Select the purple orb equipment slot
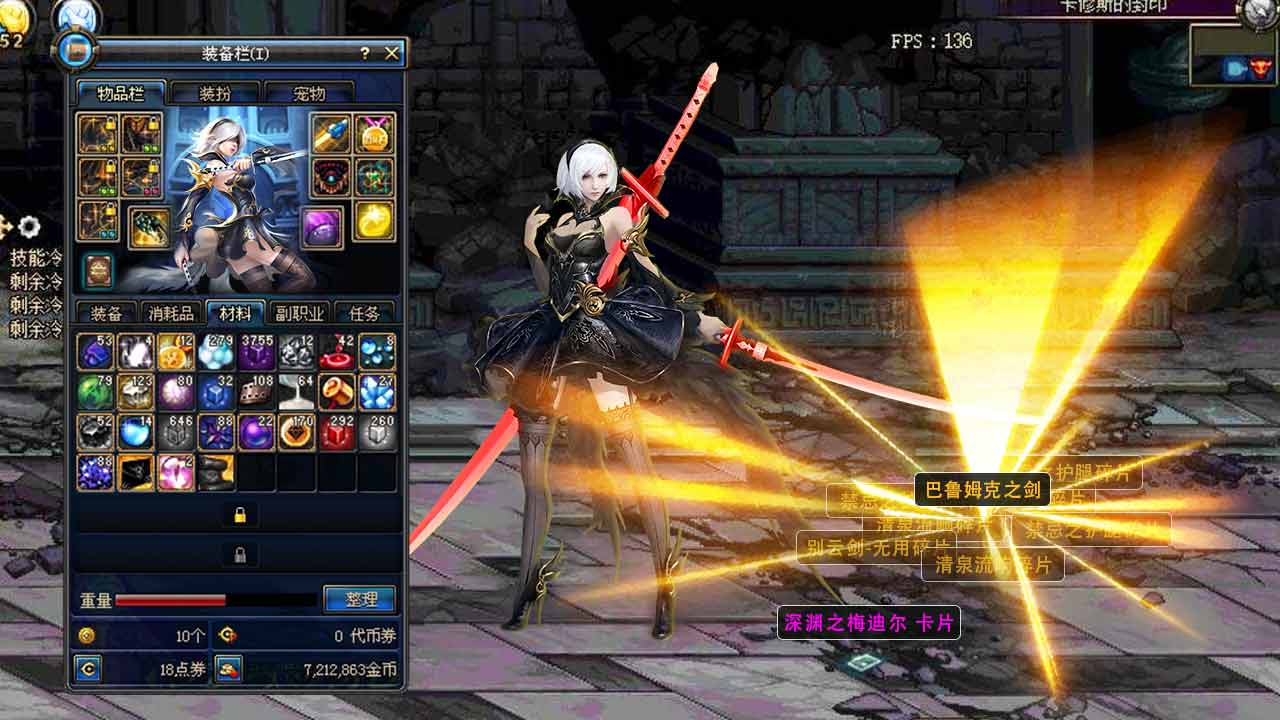Image resolution: width=1280 pixels, height=720 pixels. coord(322,227)
